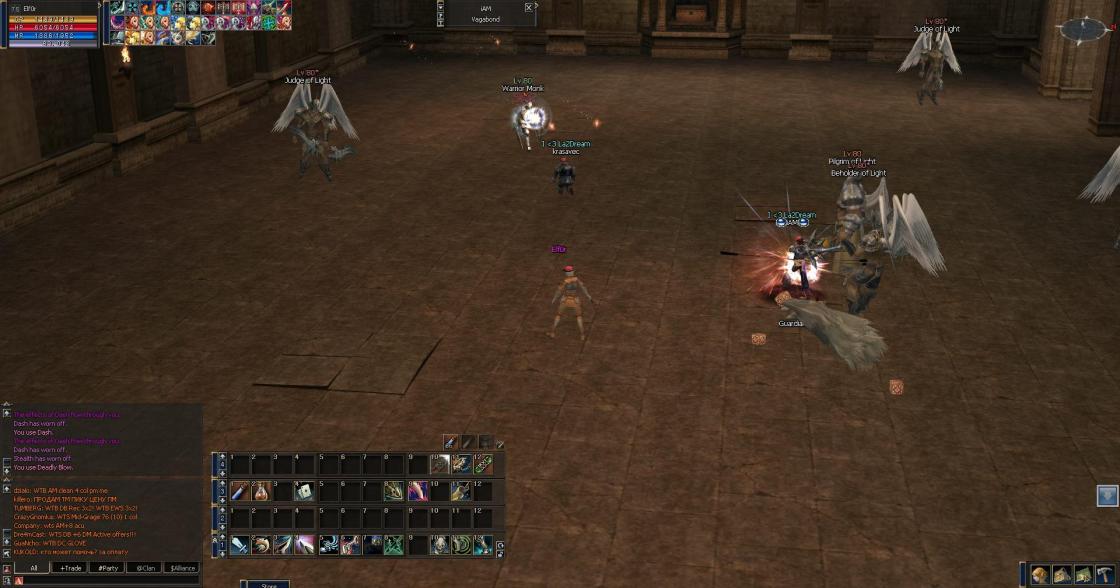The width and height of the screenshot is (1120, 588).
Task: Use the blue vial in hotbar row 3
Action: (240, 491)
